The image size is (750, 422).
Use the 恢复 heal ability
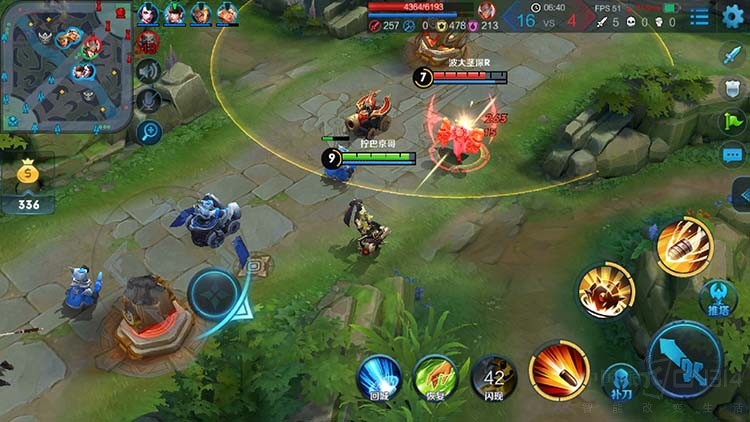[435, 376]
